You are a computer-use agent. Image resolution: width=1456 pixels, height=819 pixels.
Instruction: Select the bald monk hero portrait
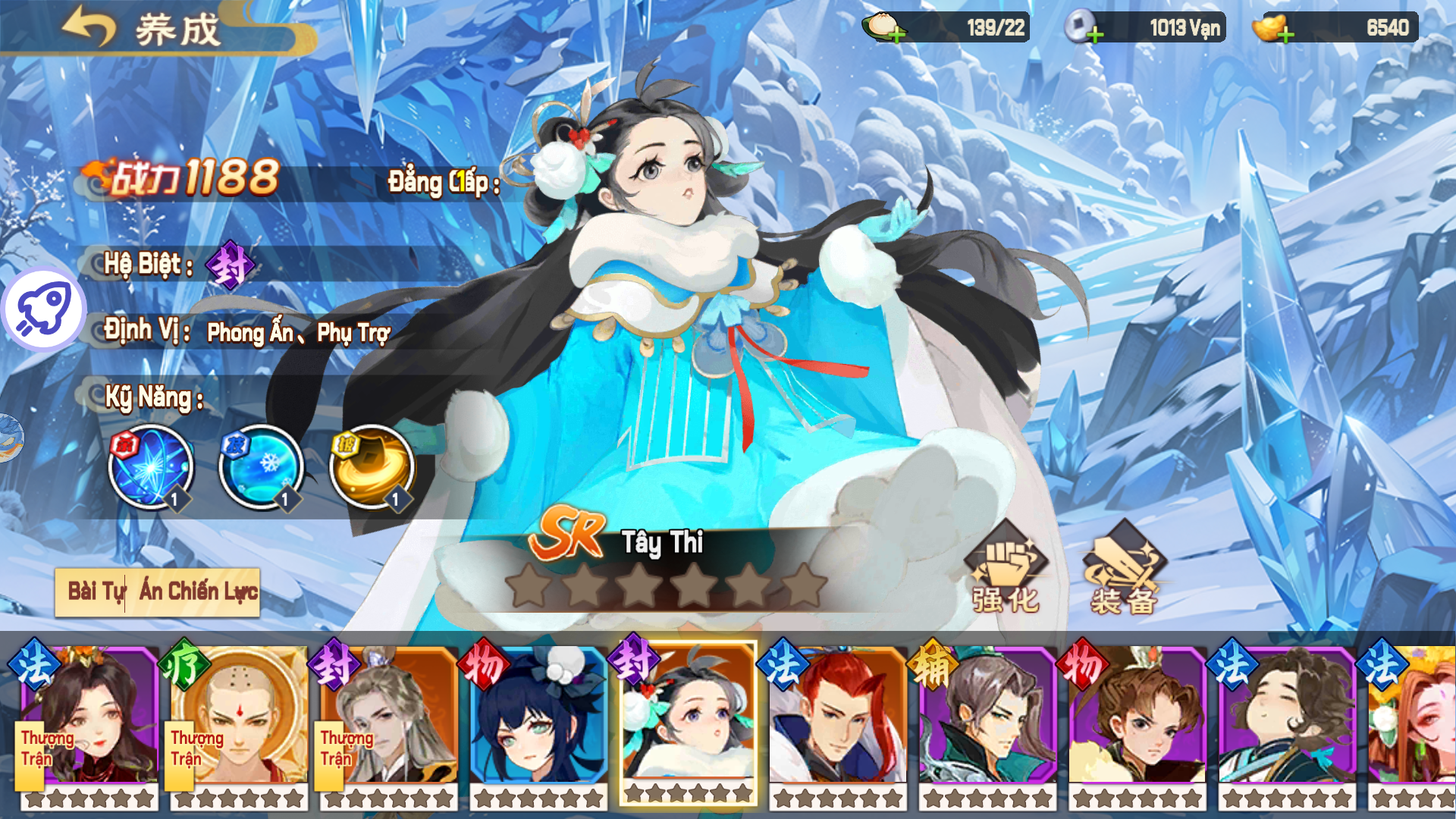[x=238, y=717]
